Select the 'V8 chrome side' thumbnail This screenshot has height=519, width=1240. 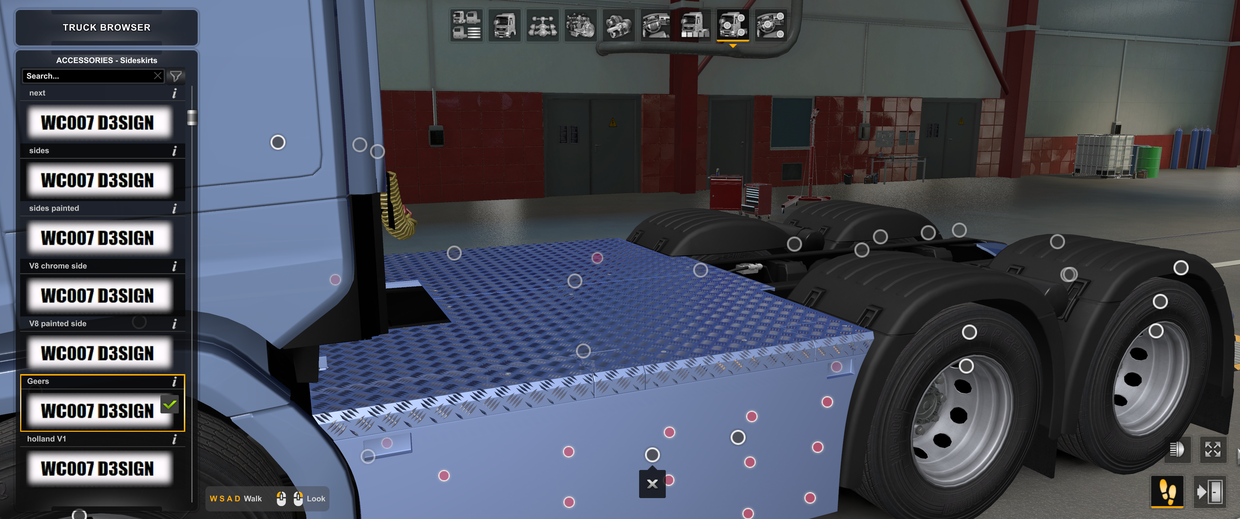pyautogui.click(x=97, y=296)
